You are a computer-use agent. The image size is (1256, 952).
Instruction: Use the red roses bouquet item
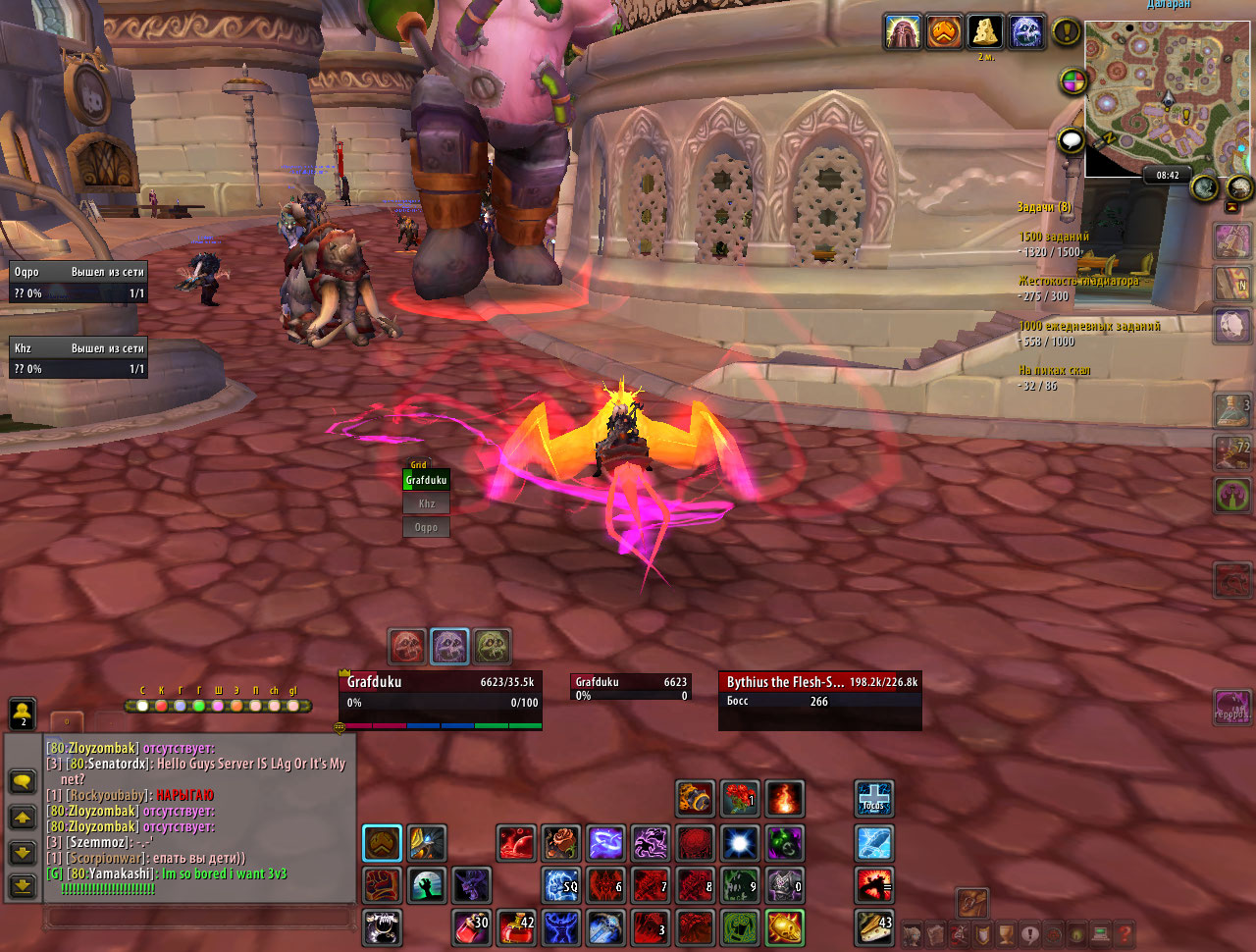(x=740, y=799)
